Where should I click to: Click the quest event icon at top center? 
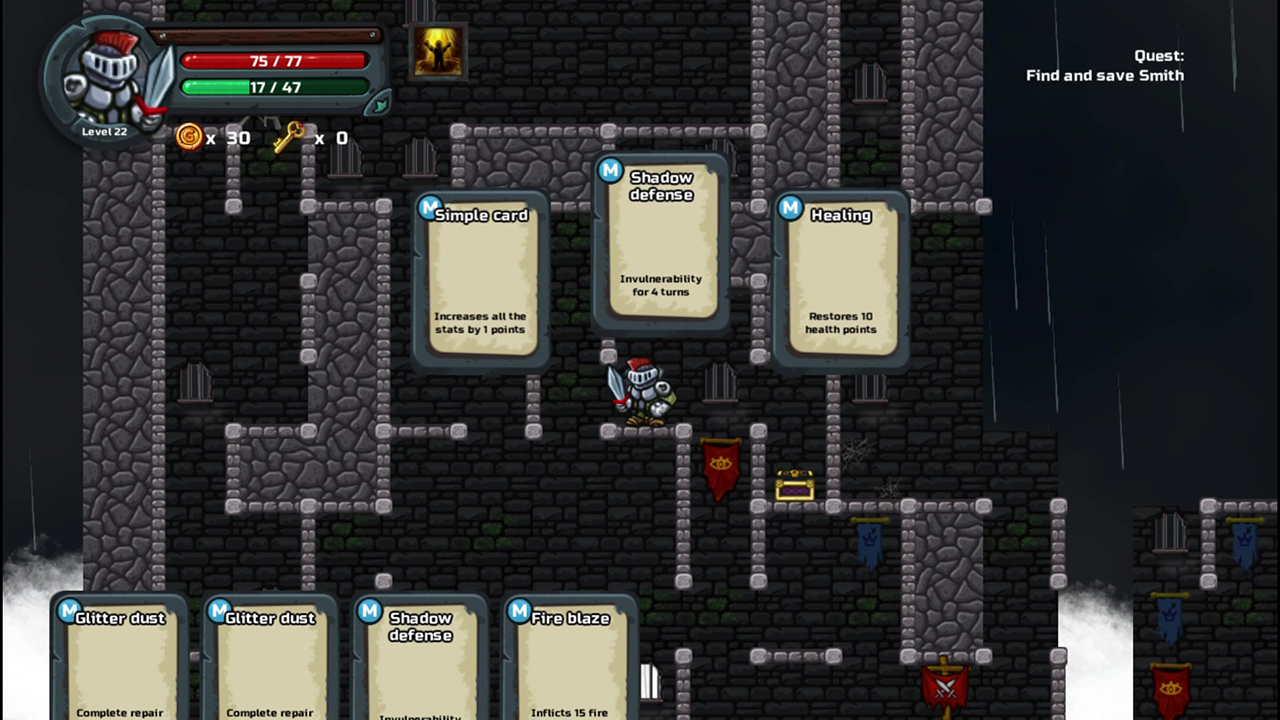[x=437, y=50]
